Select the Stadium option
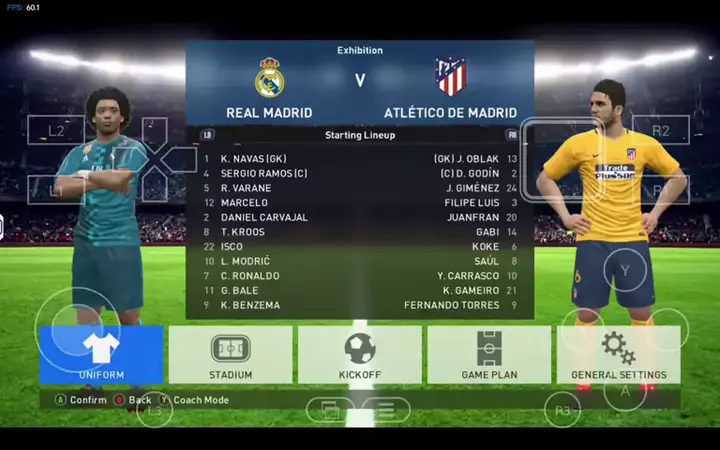Screen dimensions: 720x450 tap(230, 354)
